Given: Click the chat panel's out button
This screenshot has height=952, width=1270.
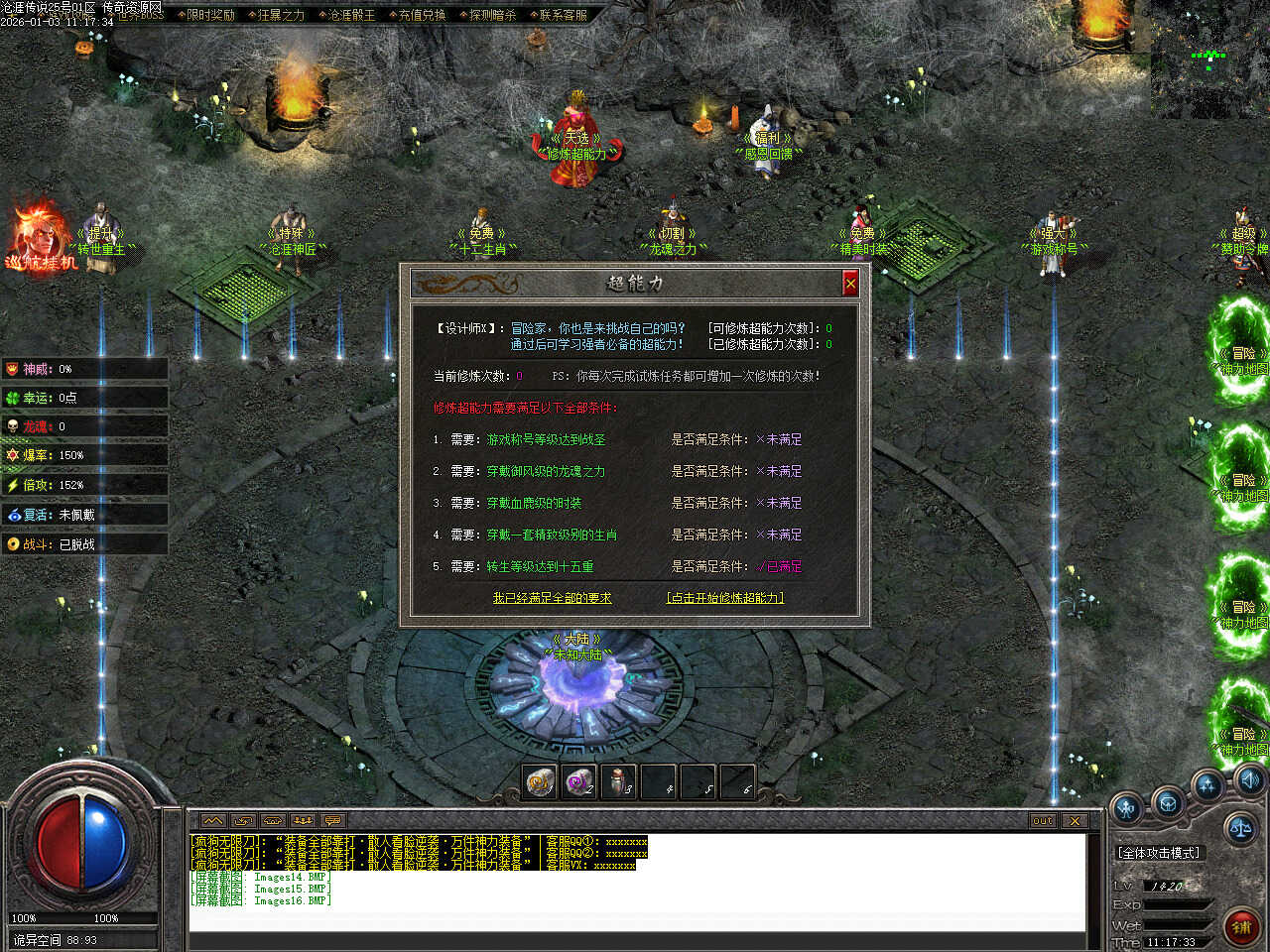Looking at the screenshot, I should click(1042, 820).
